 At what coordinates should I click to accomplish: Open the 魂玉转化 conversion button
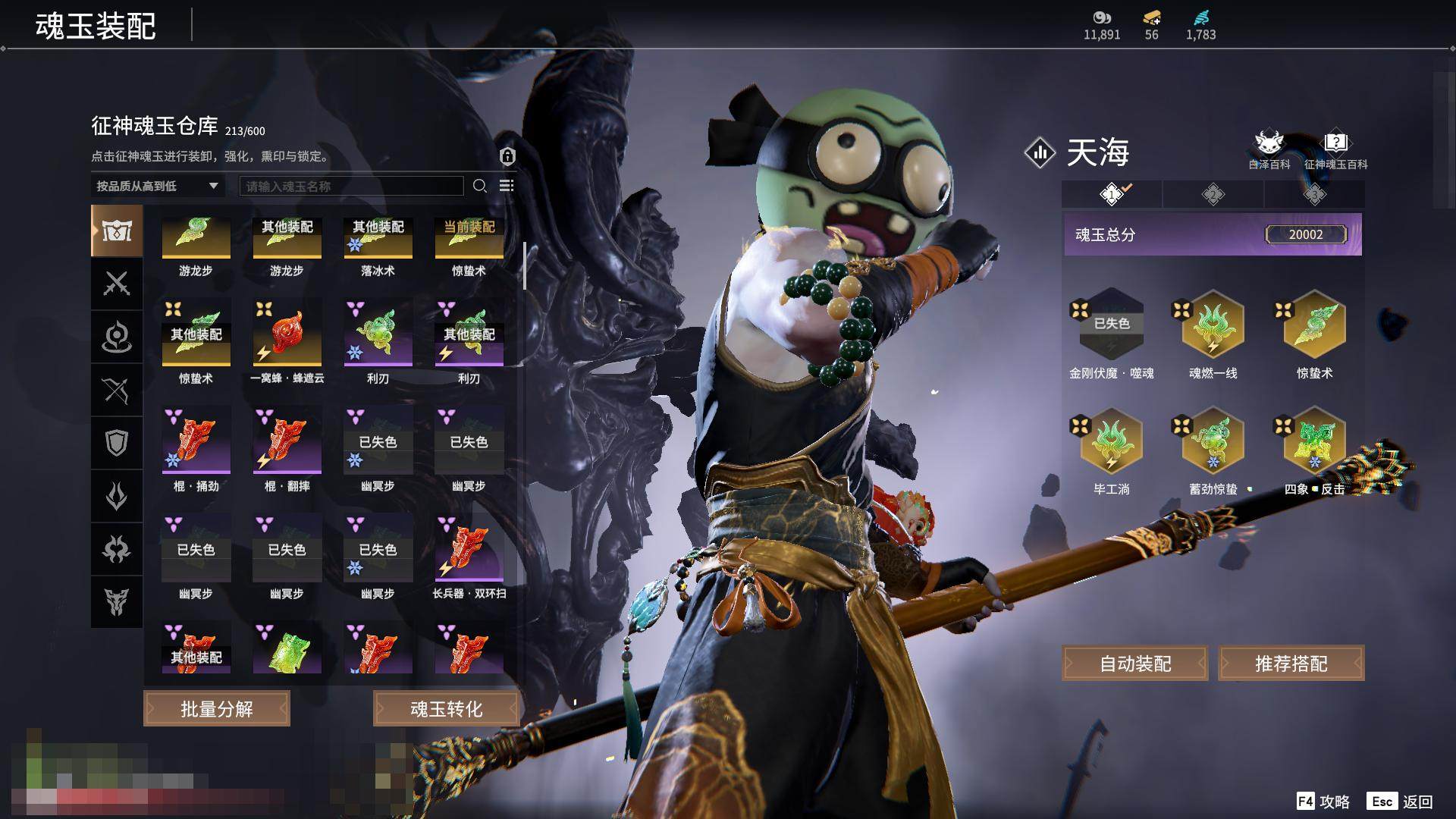[446, 709]
